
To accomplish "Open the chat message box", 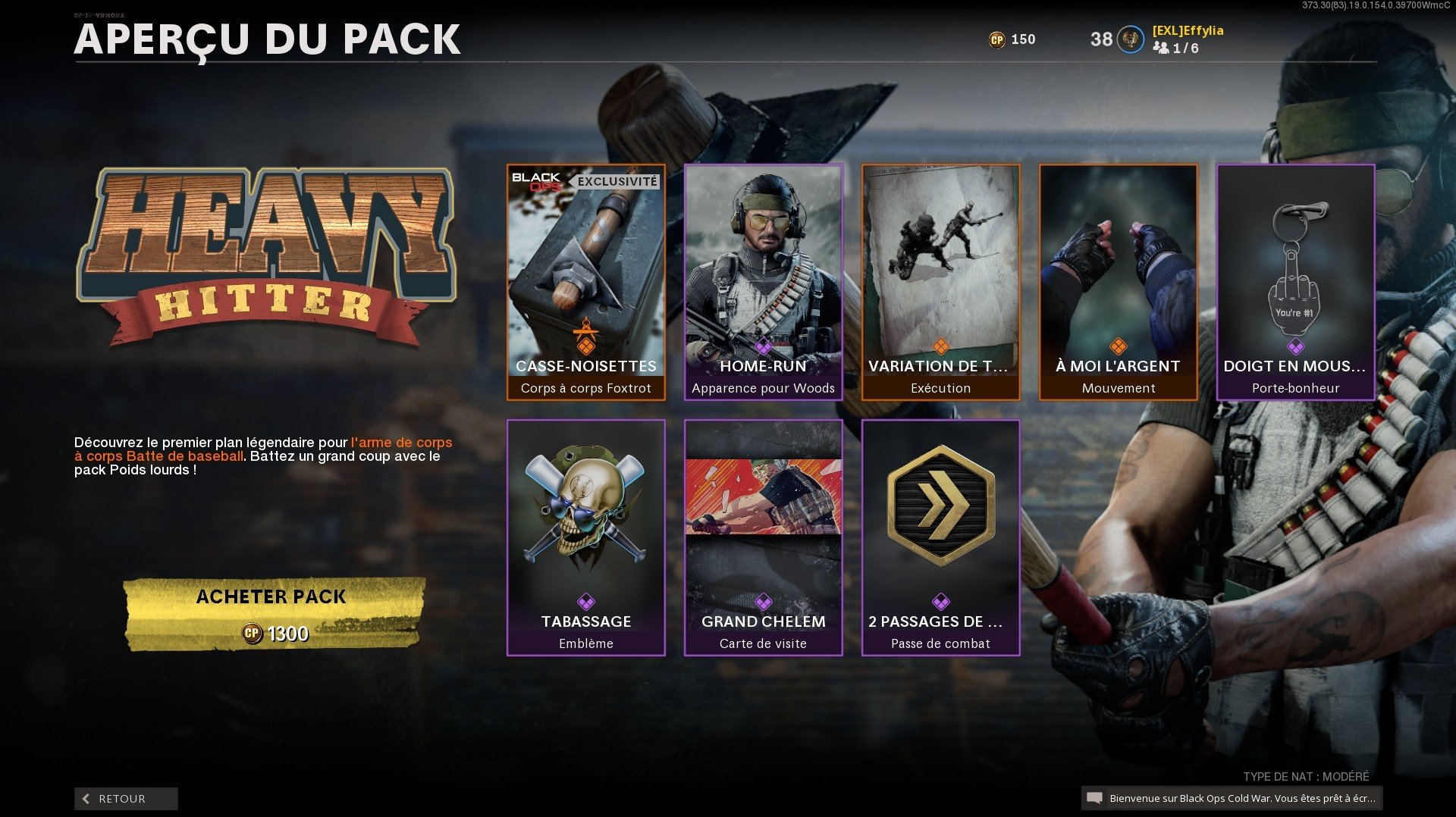I will point(1232,798).
